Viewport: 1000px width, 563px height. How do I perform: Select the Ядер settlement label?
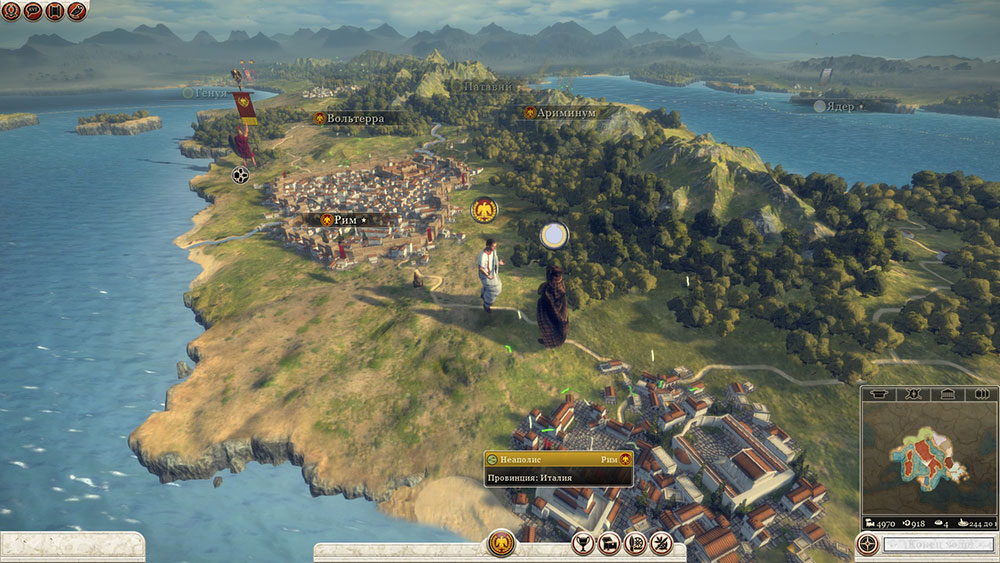(x=839, y=106)
